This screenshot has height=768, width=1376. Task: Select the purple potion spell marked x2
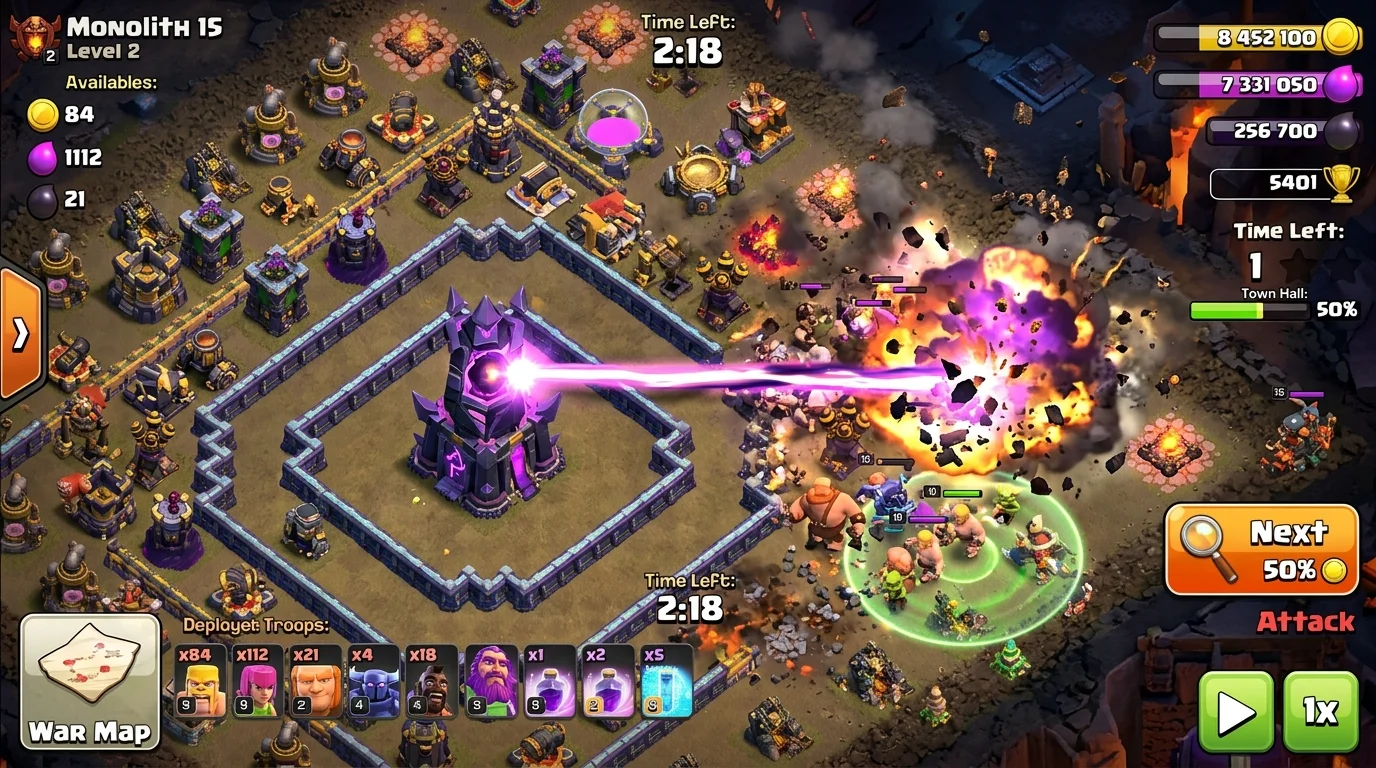pos(608,681)
